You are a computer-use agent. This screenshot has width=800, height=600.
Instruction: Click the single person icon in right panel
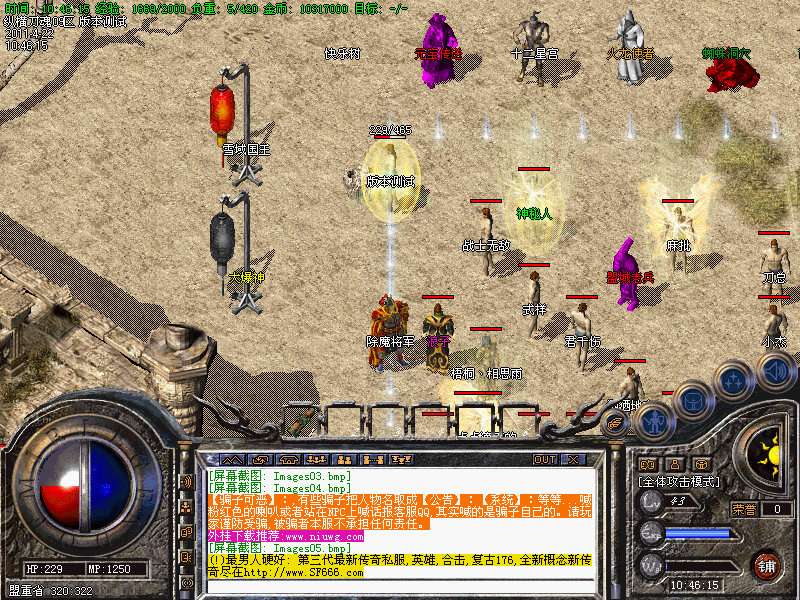click(674, 464)
